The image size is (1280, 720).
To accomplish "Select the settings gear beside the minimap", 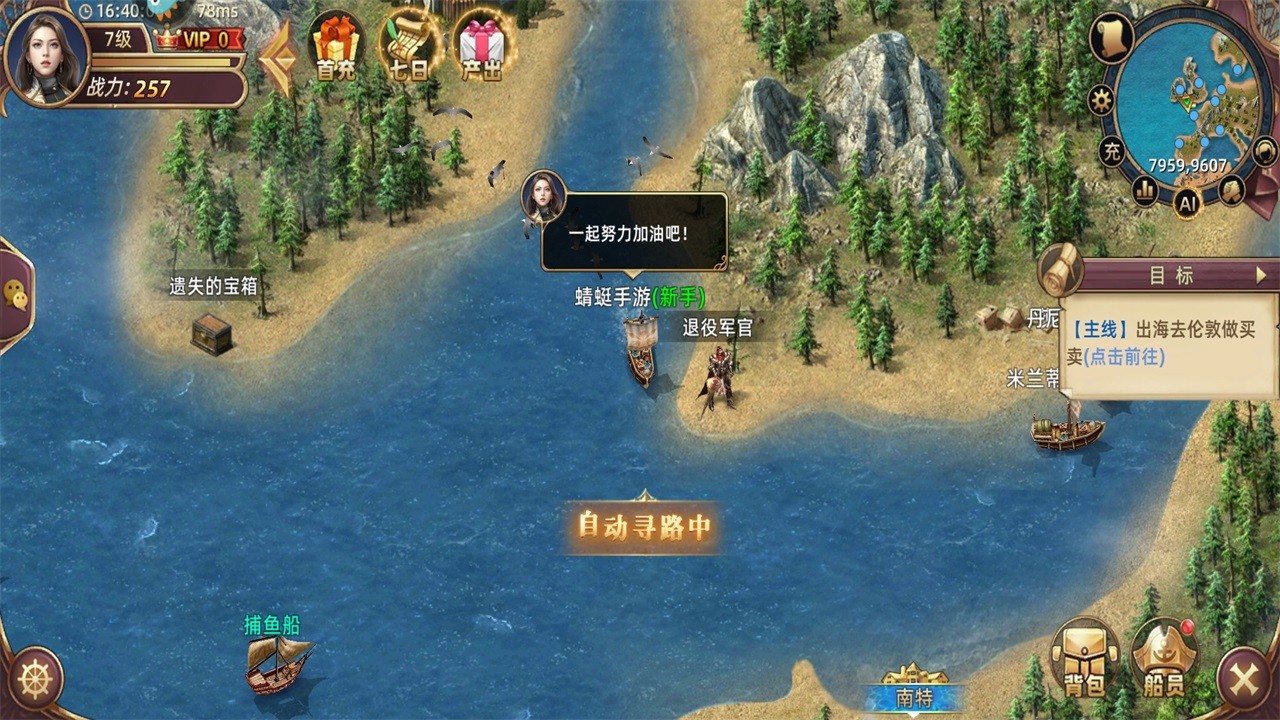I will (1100, 97).
